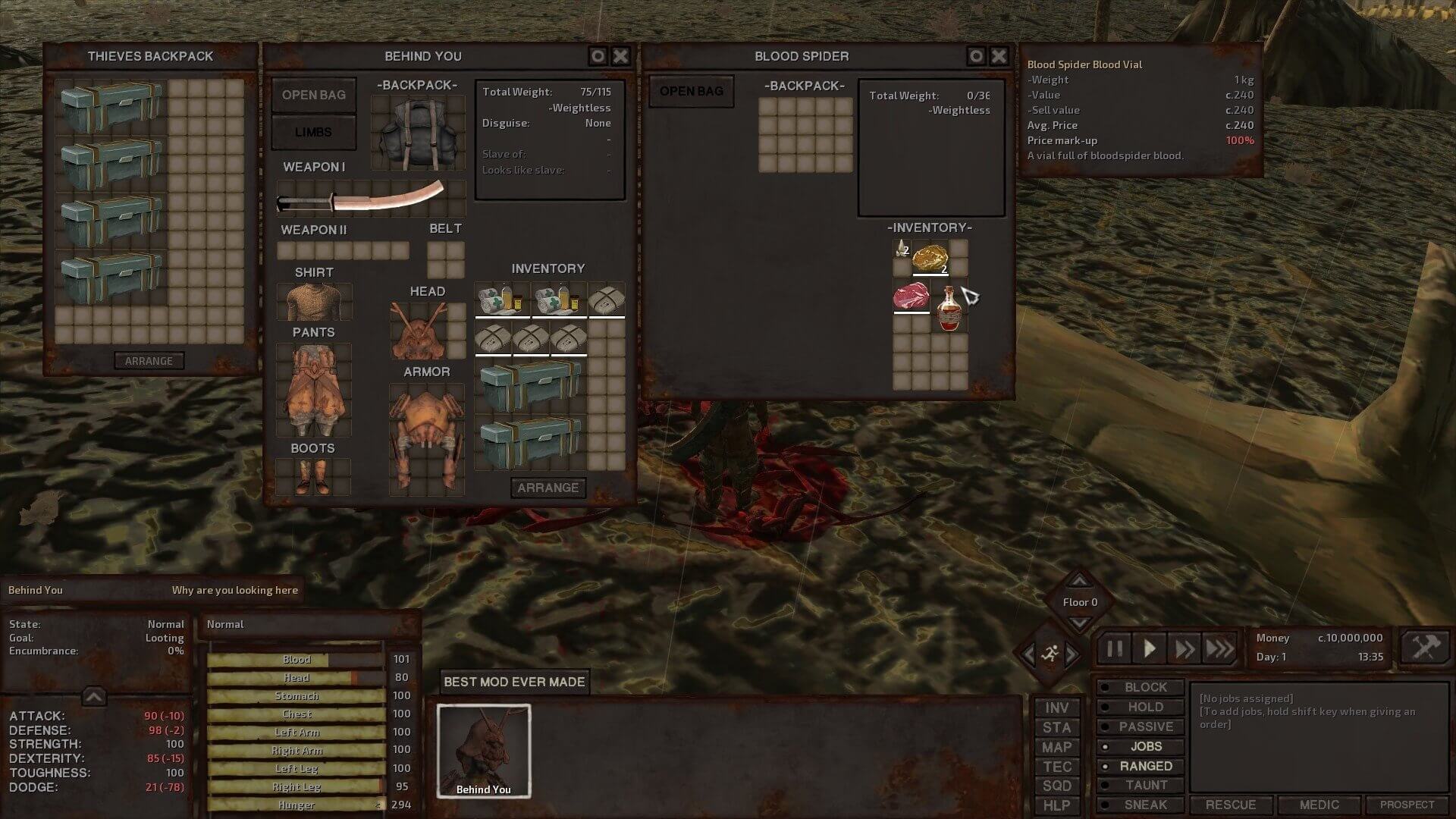Viewport: 1456px width, 819px height.
Task: Pick up the raw meat item
Action: 911,296
